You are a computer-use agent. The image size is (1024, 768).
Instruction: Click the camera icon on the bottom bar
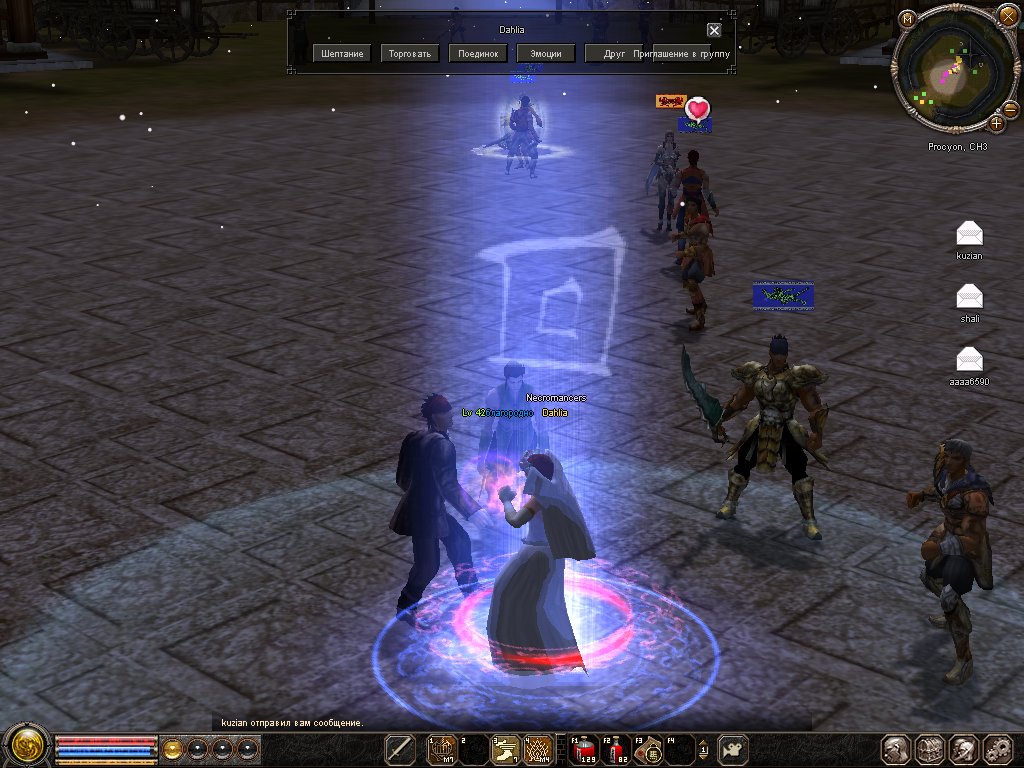click(734, 749)
